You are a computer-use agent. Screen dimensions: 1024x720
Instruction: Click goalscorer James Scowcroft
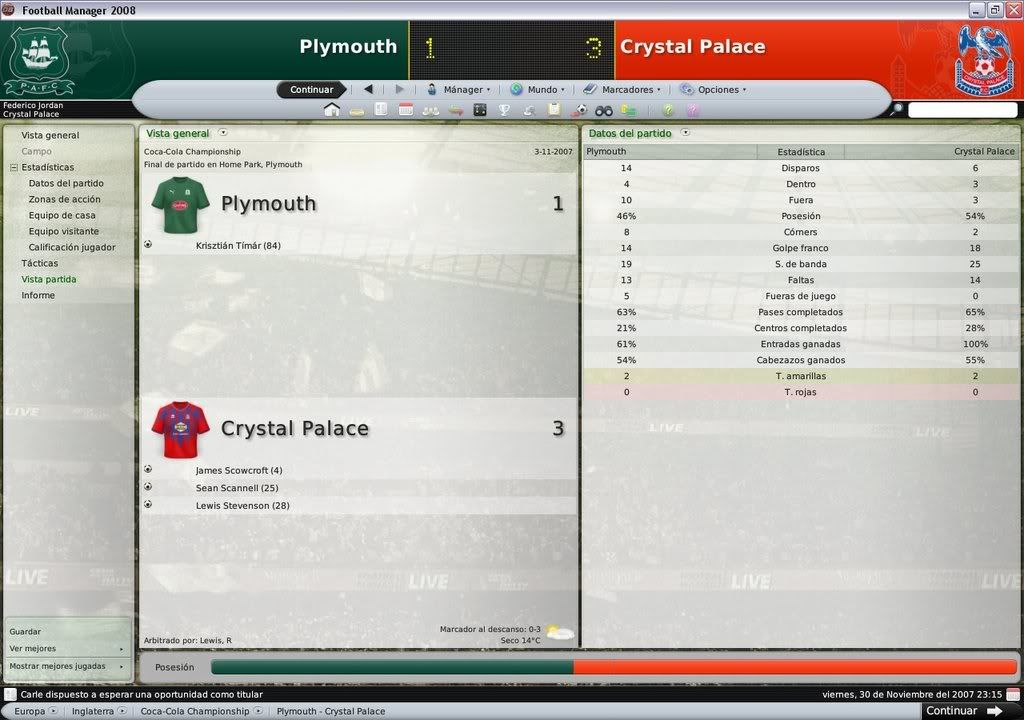(239, 471)
